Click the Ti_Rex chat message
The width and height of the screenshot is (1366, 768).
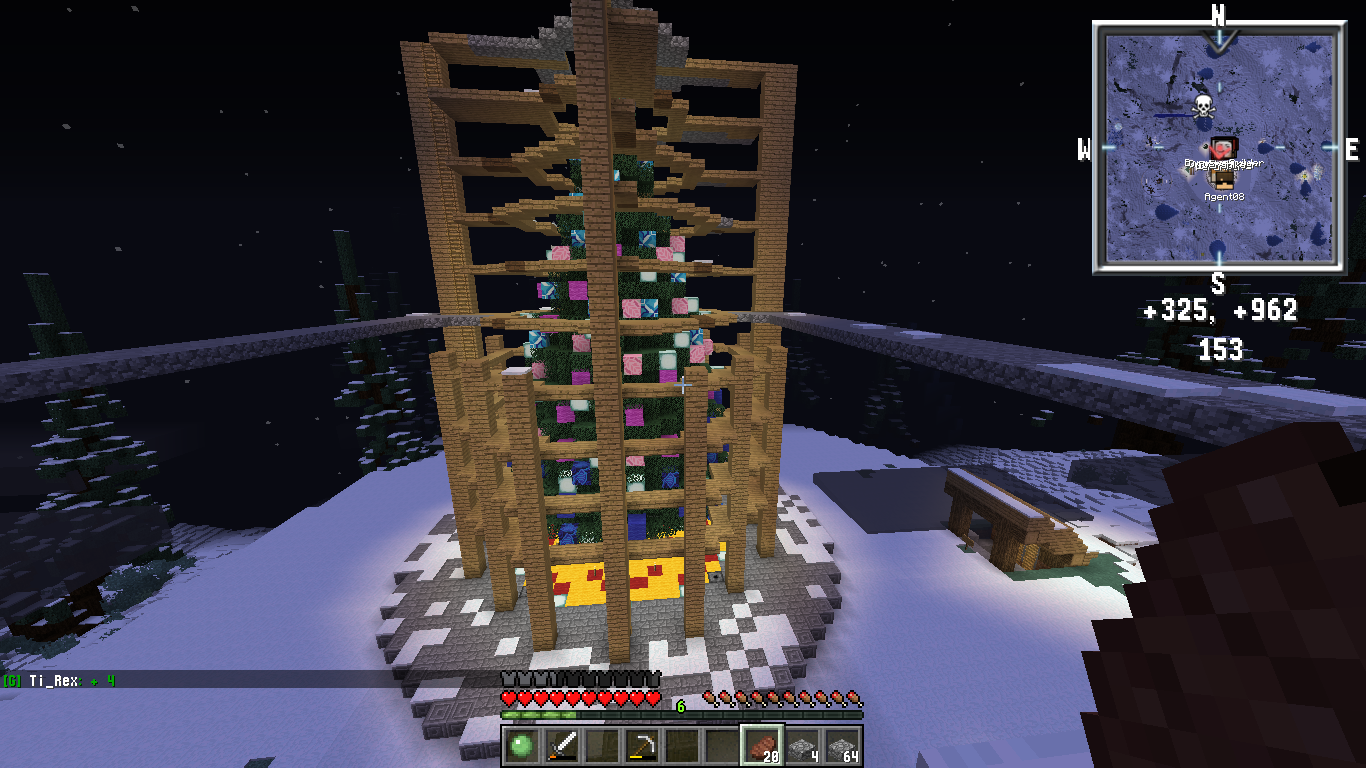point(60,681)
